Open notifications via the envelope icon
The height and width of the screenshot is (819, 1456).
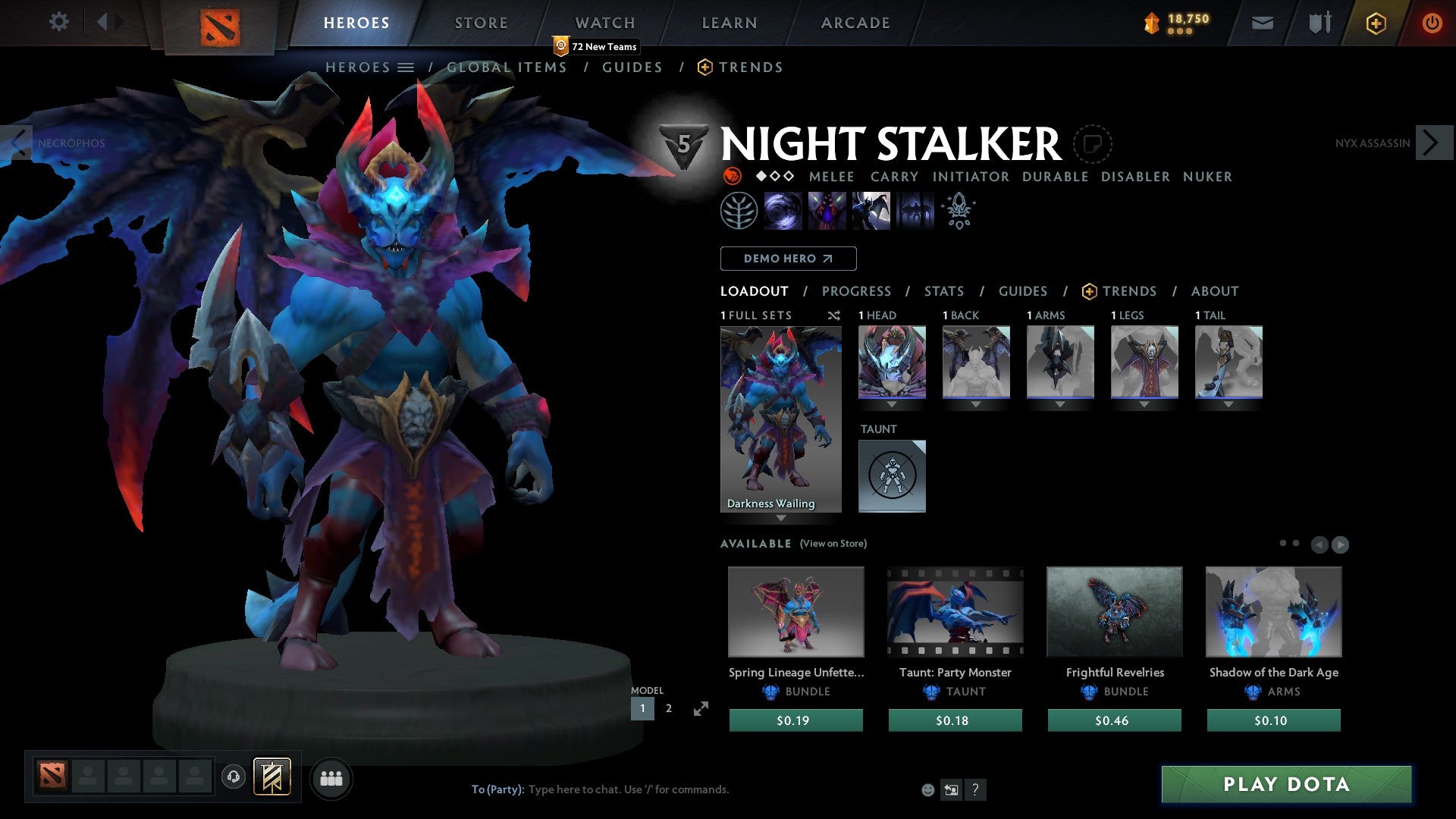coord(1261,23)
